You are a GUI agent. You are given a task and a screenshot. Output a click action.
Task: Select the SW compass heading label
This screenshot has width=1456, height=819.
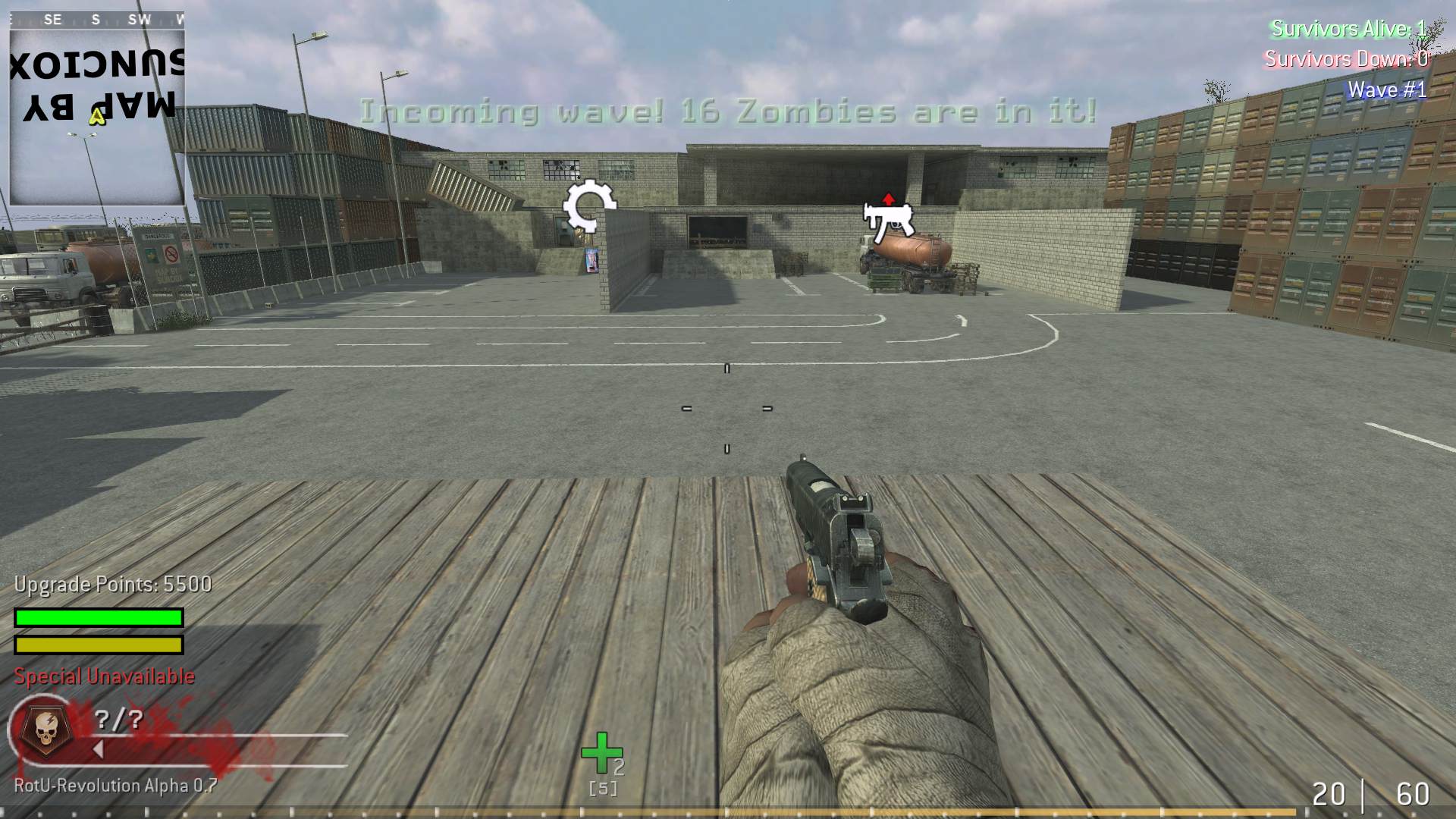138,20
